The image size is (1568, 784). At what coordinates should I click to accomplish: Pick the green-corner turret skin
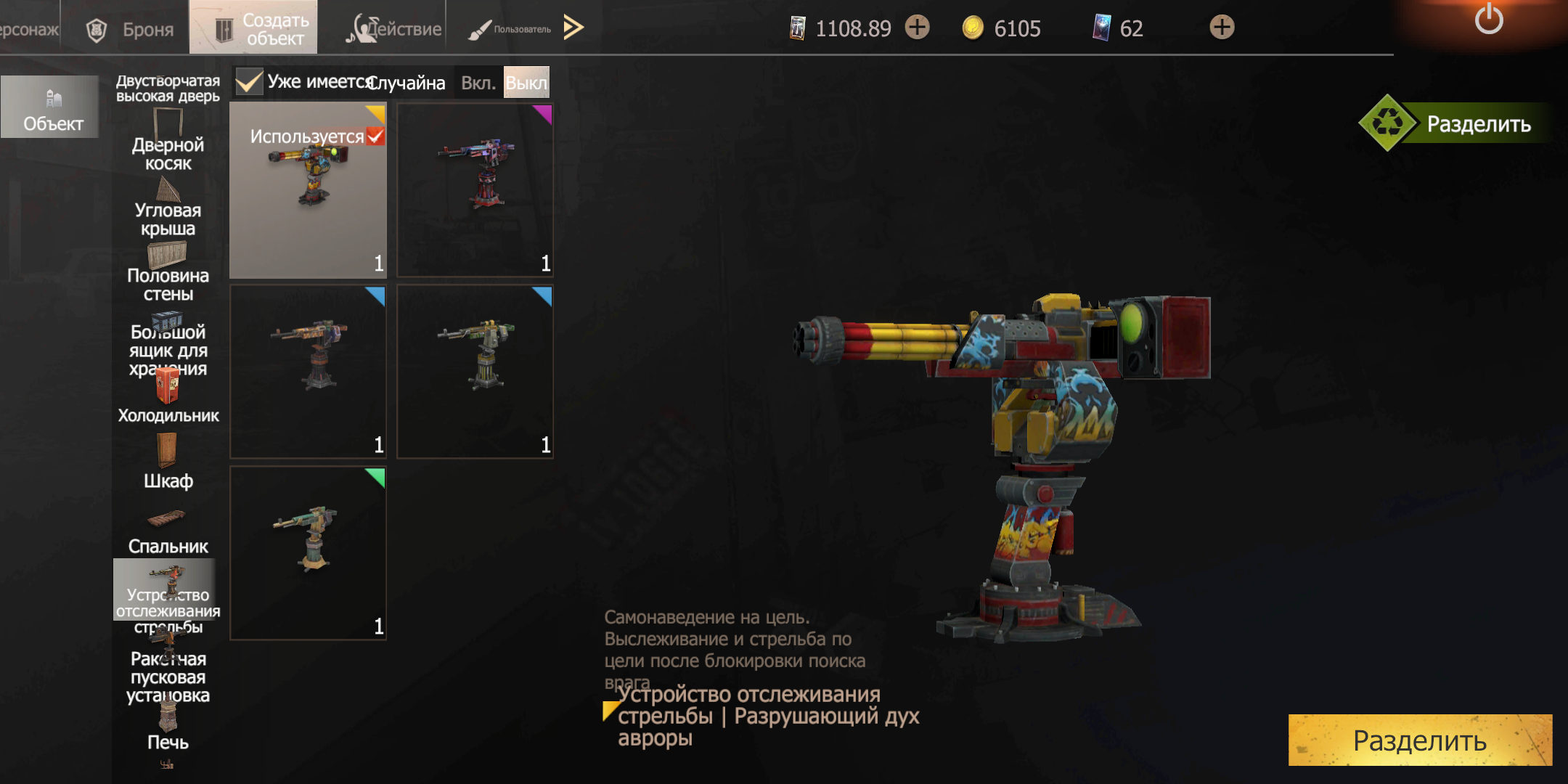pos(308,553)
